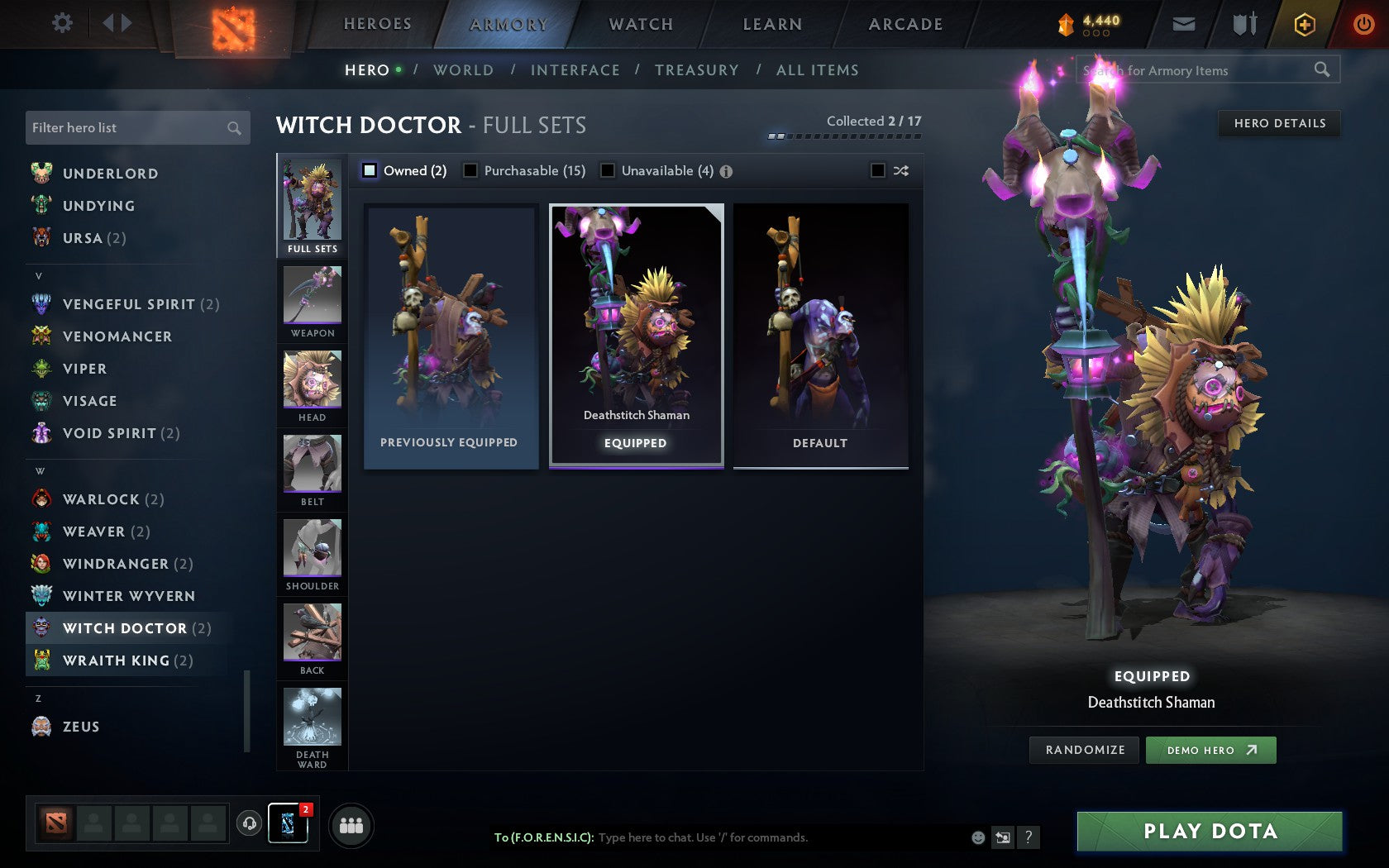Open Dota Plus with the gold plus icon
The width and height of the screenshot is (1389, 868).
tap(1305, 24)
